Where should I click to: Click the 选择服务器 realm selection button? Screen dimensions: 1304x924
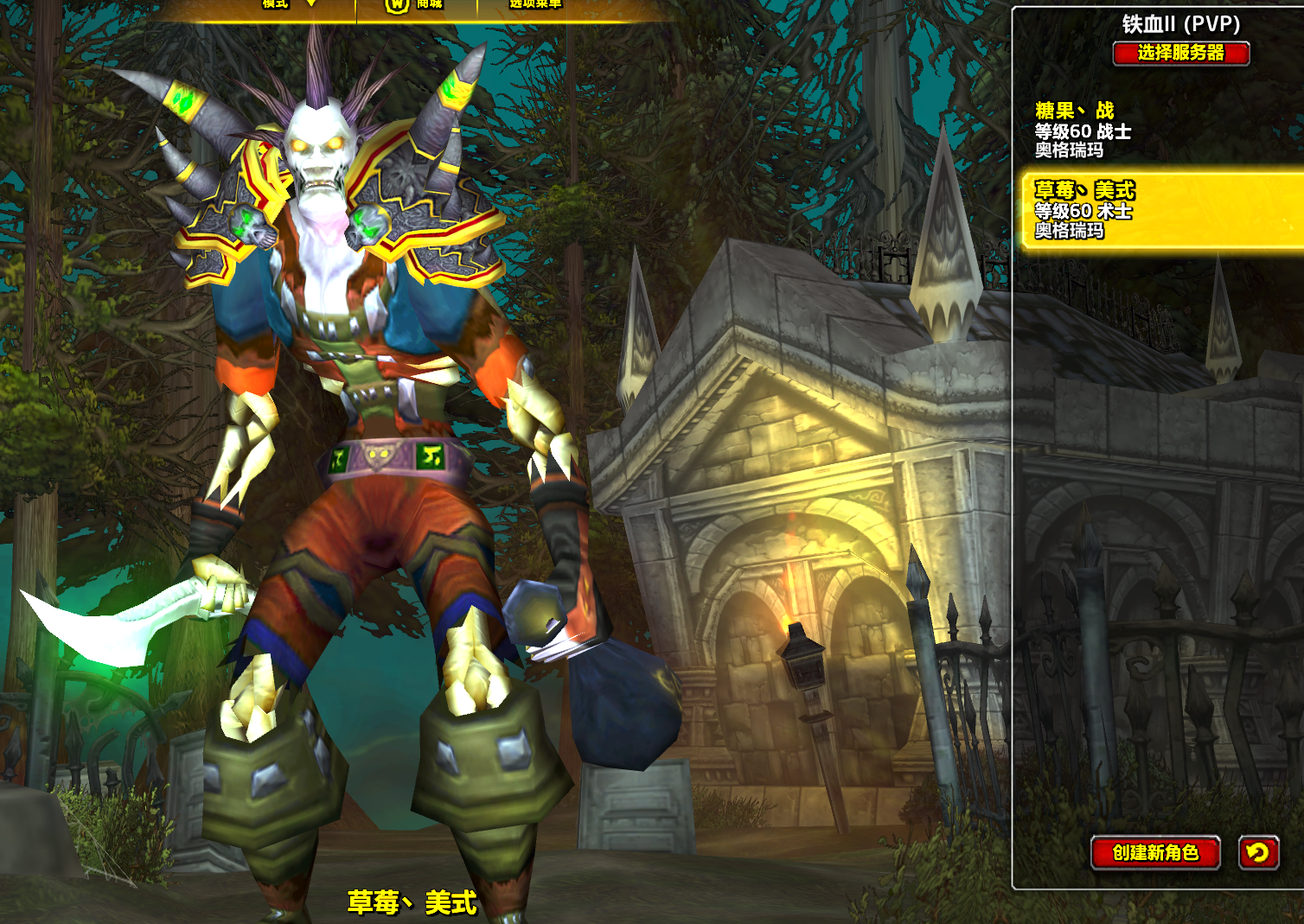1180,54
